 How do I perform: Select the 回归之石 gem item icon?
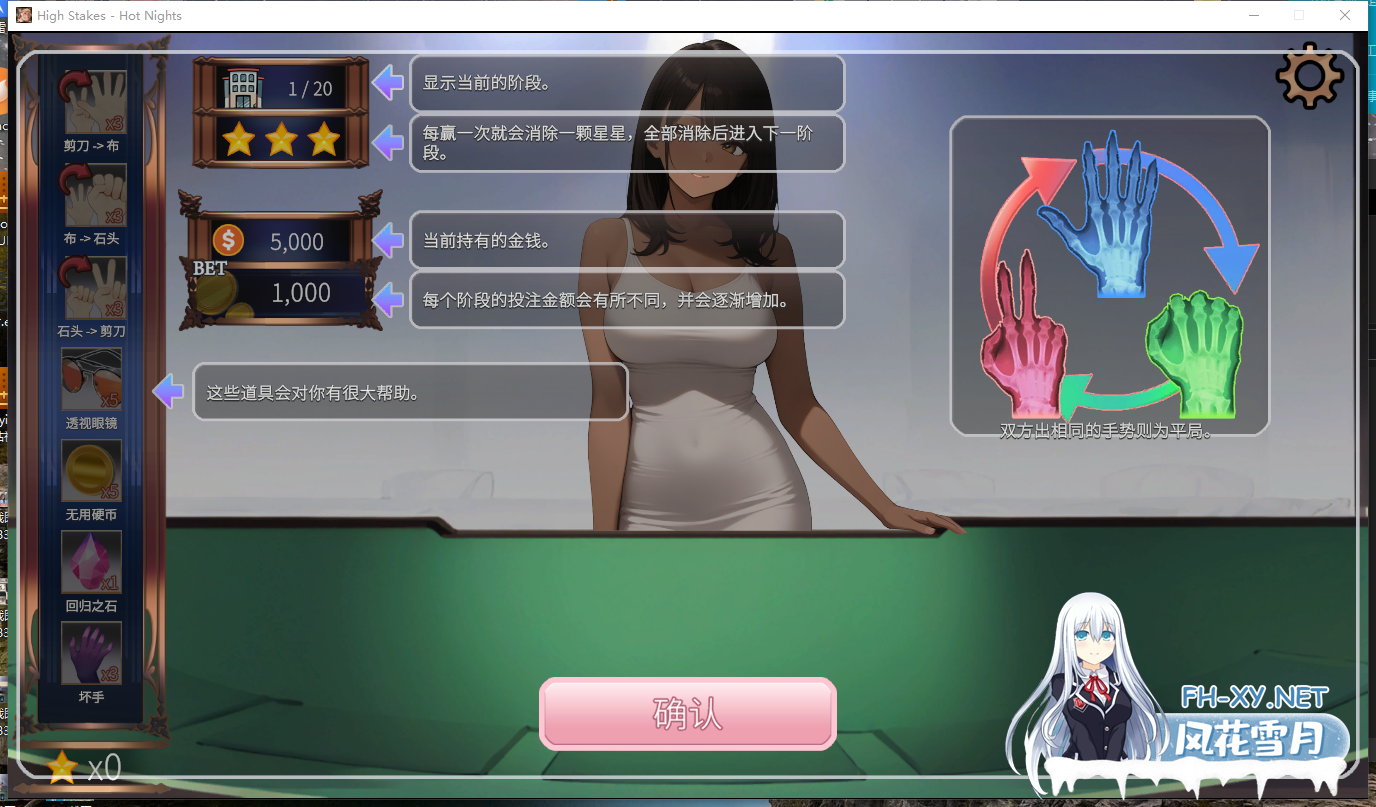[x=91, y=561]
